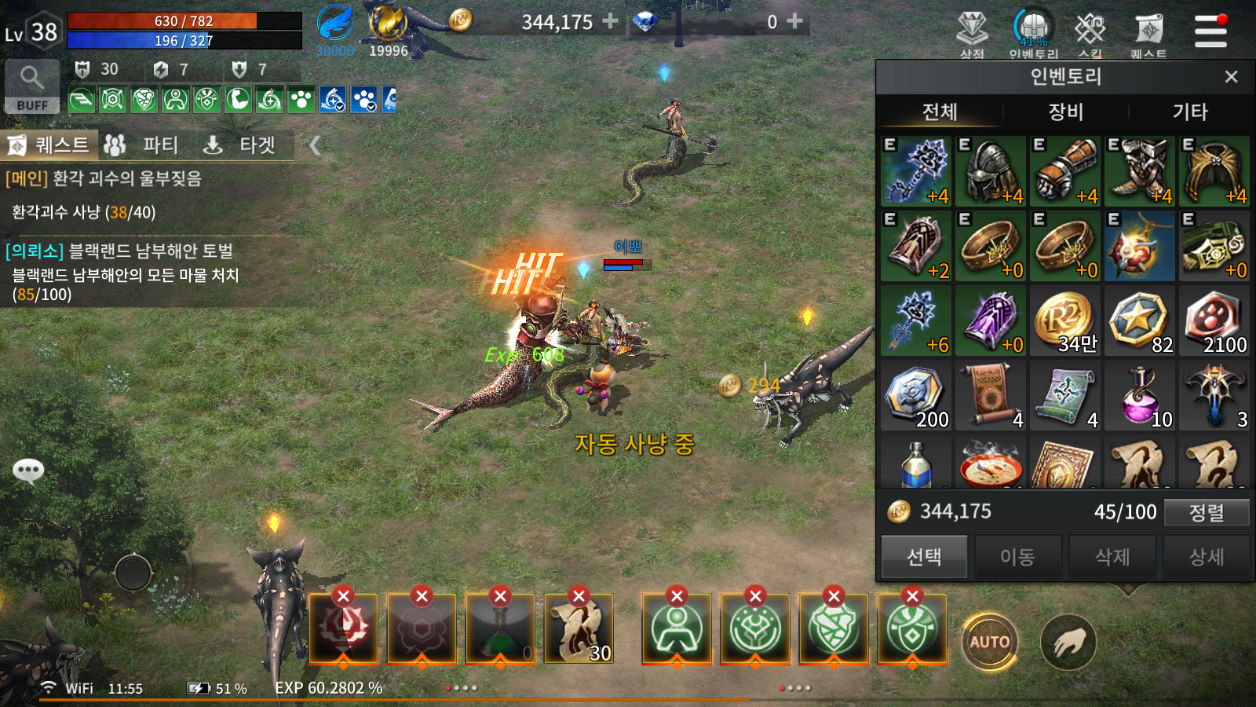Open the 스킬 skills icon

[1090, 35]
